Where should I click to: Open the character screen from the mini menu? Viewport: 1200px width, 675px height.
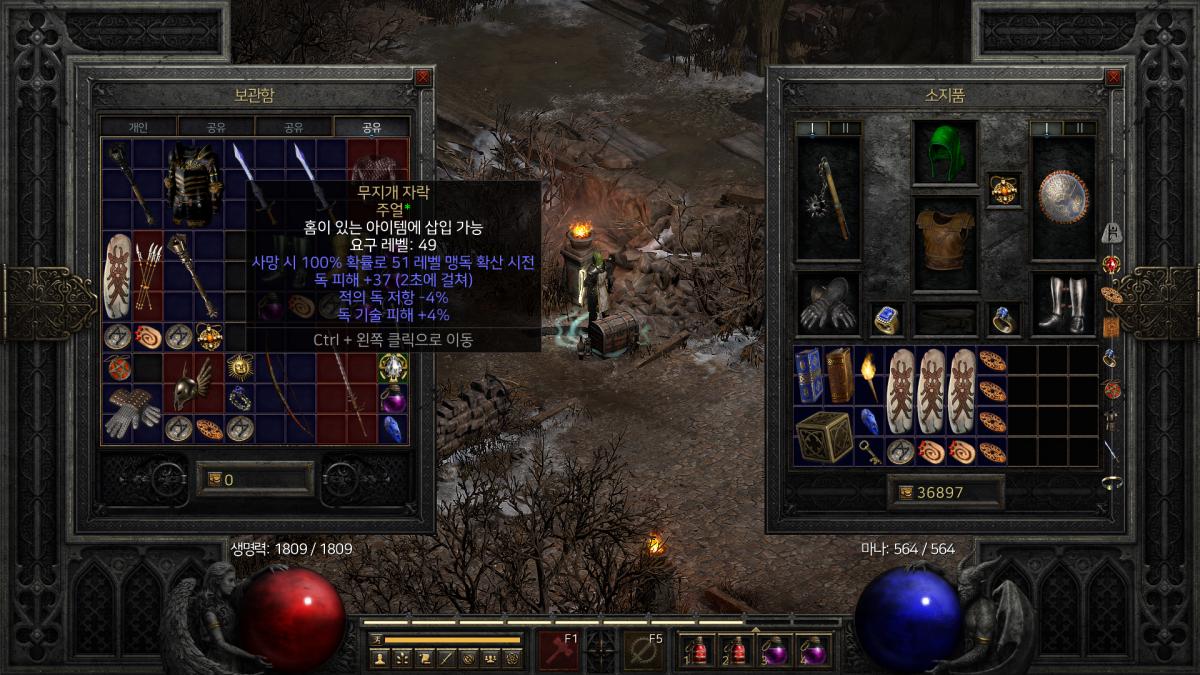[379, 657]
